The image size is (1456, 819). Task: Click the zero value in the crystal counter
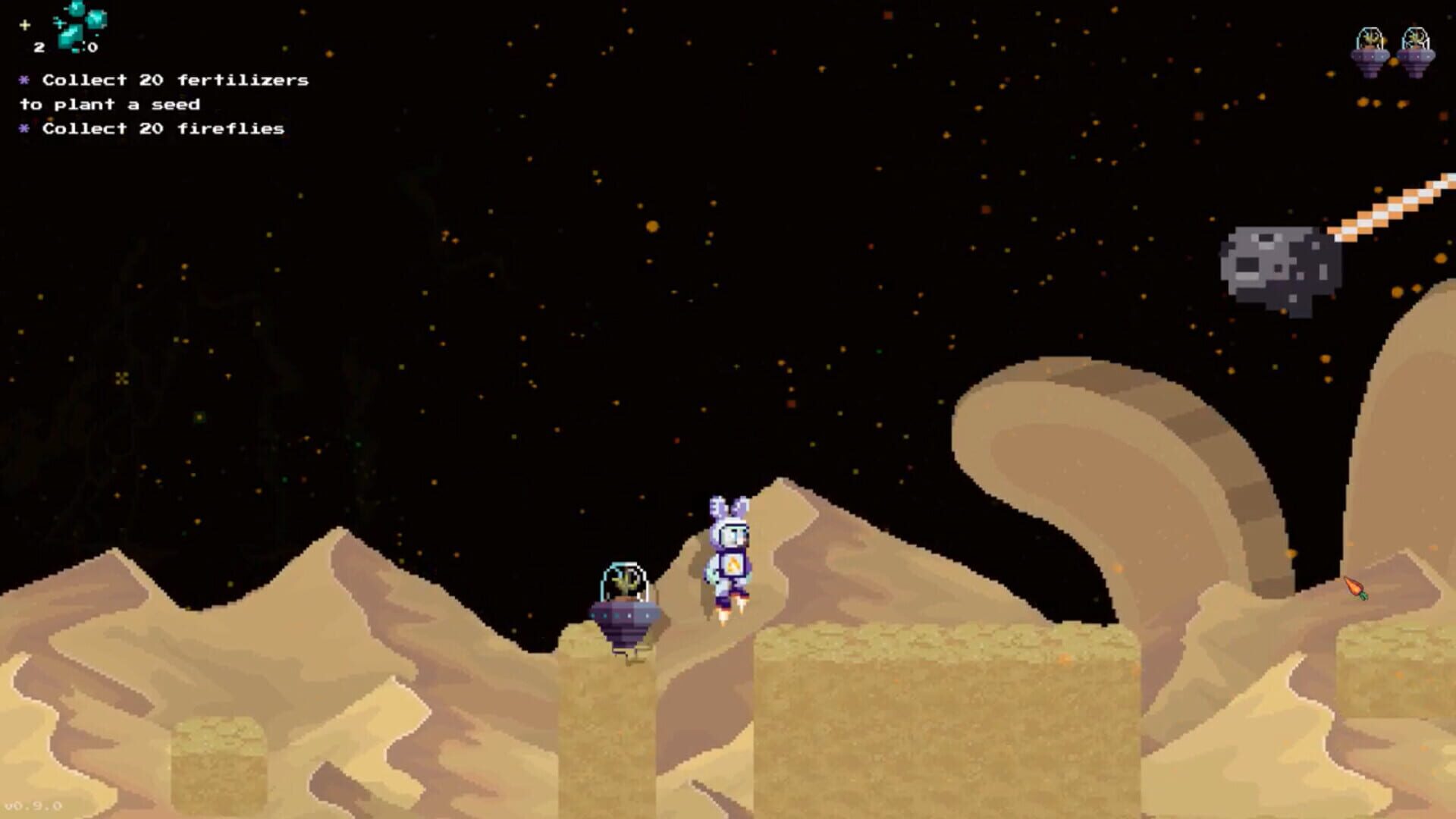click(x=91, y=45)
